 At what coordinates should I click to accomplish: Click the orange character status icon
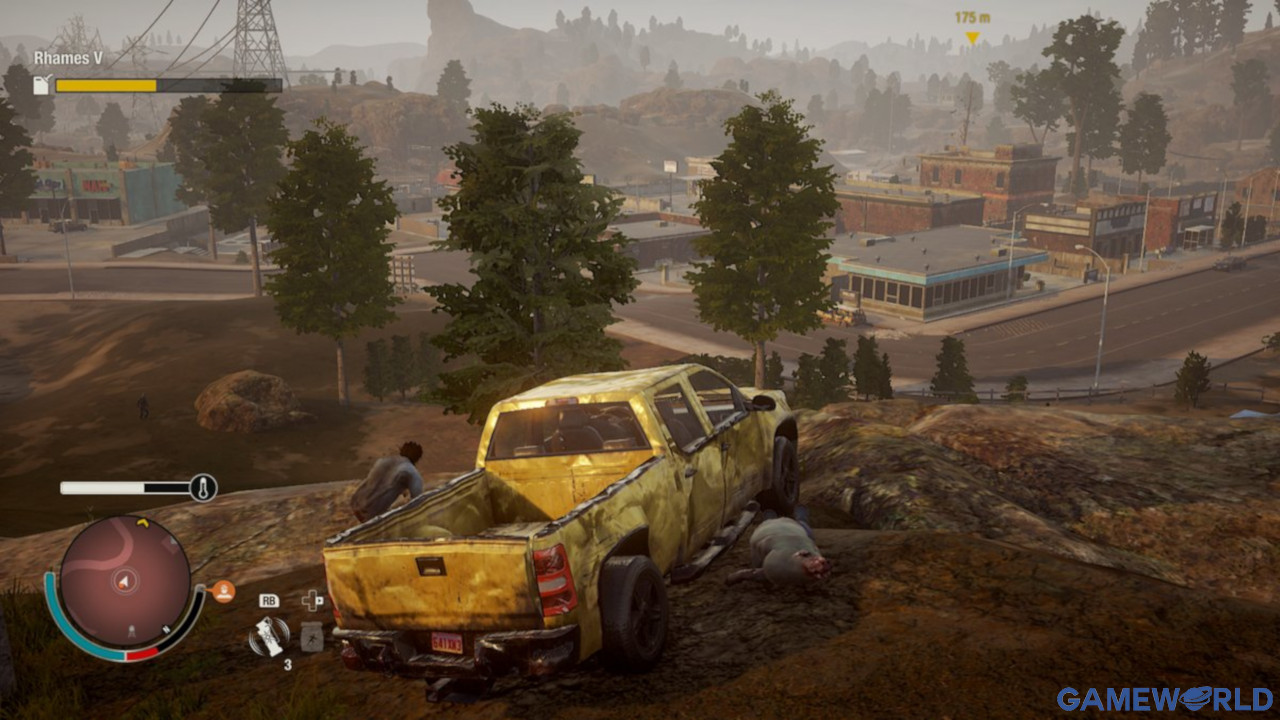pos(223,591)
